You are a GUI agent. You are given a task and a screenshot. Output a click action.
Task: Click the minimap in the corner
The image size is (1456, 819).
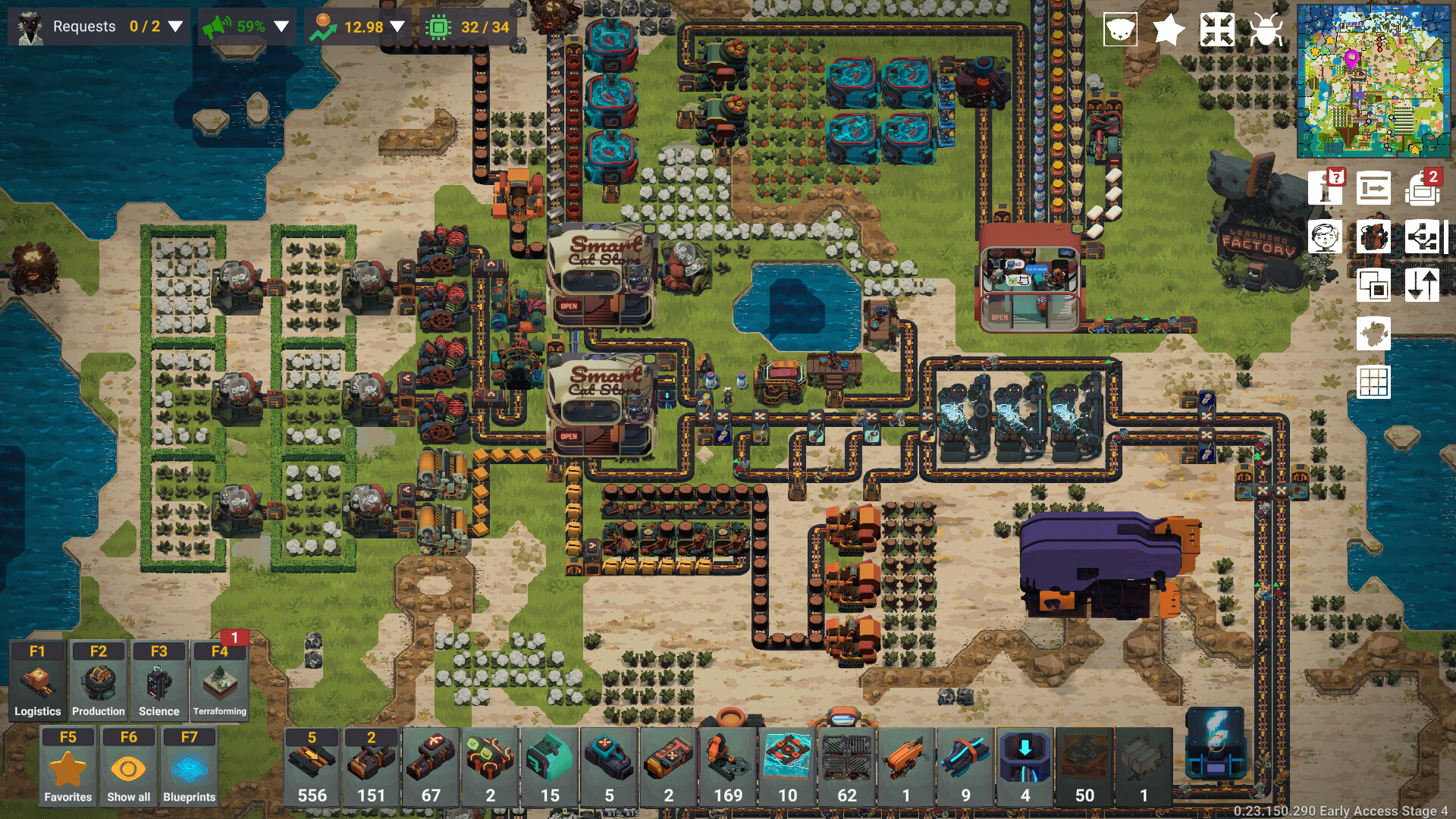[x=1374, y=80]
